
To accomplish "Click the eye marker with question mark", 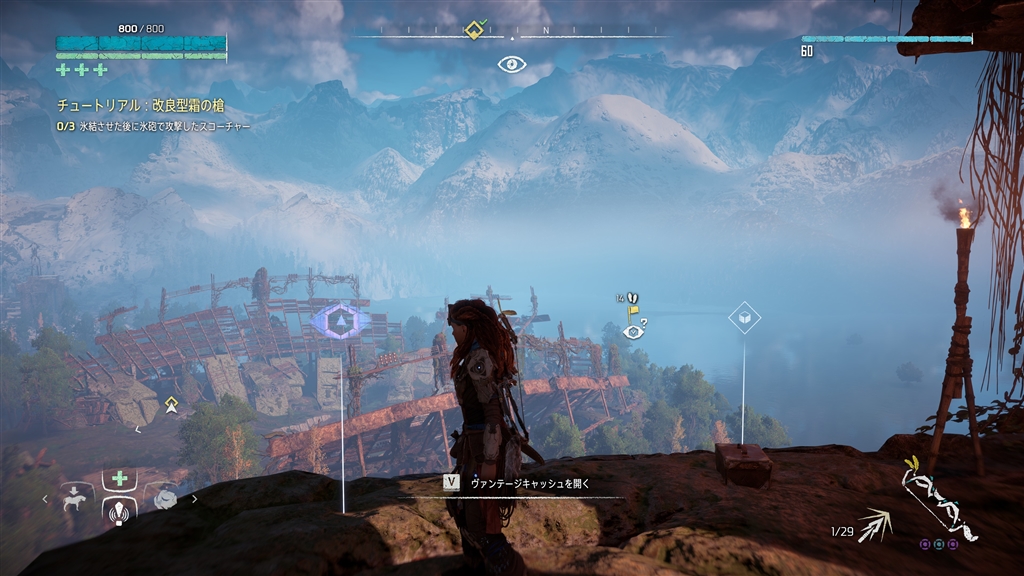I will point(632,332).
